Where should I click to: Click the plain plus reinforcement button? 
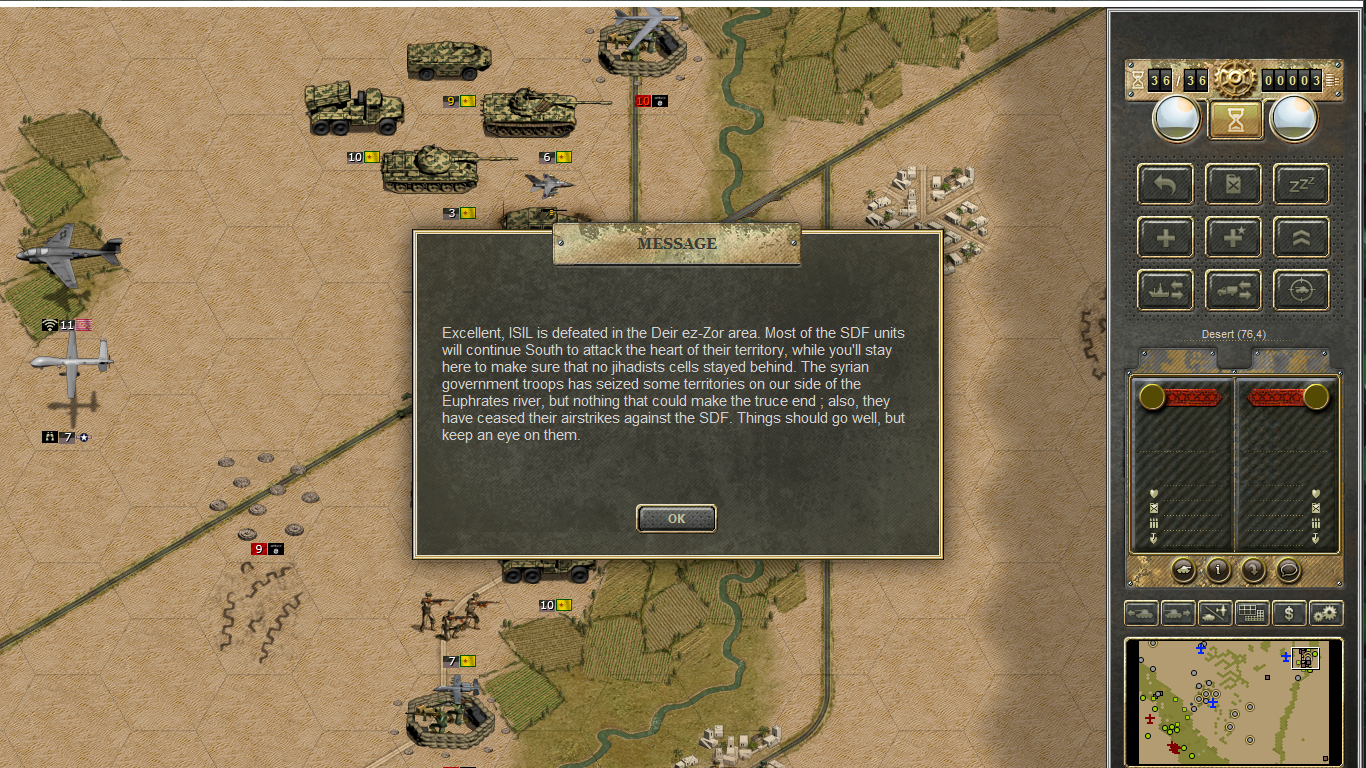[x=1165, y=237]
